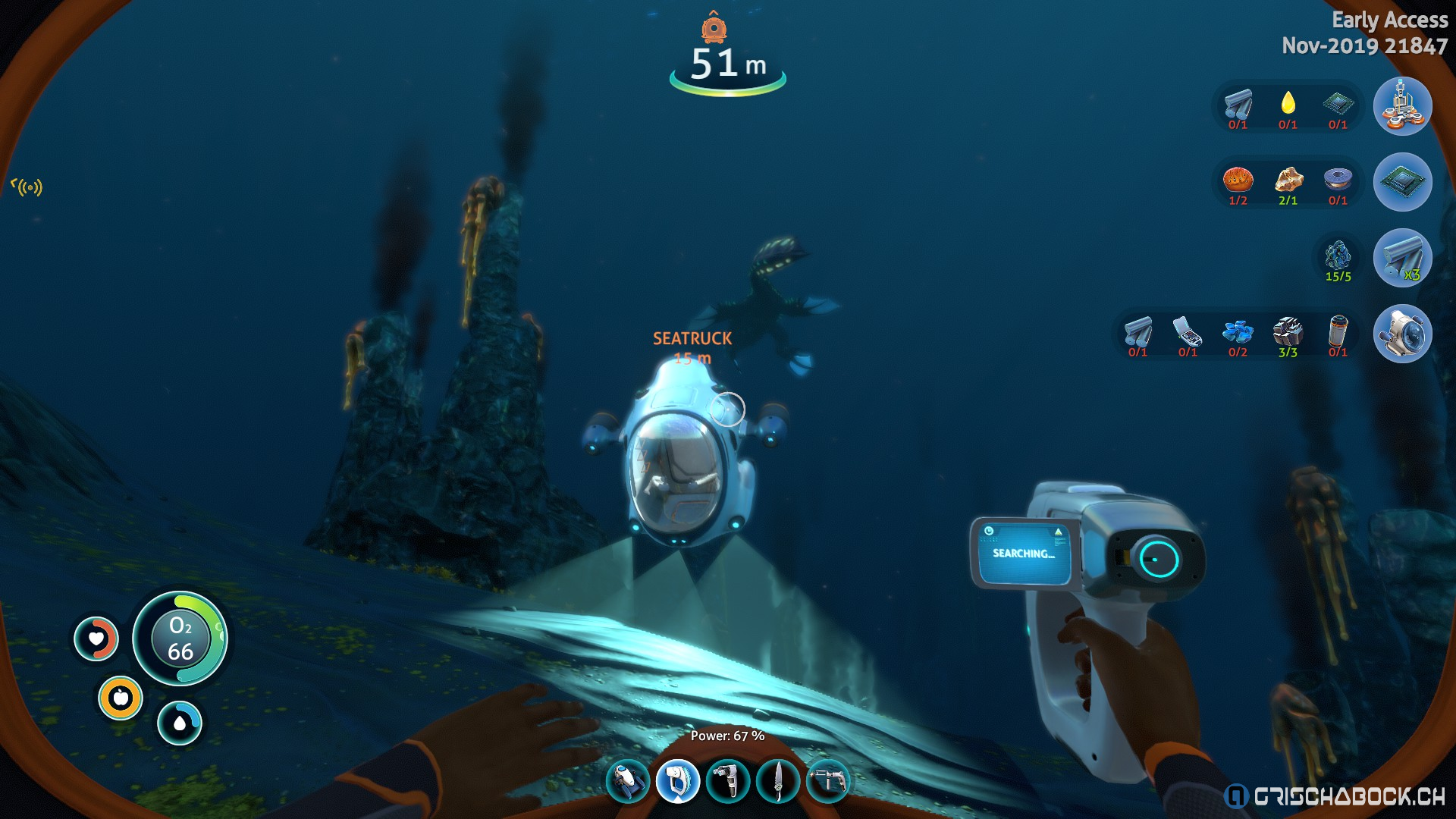Select the Seaglide hotbar slot
Viewport: 1456px width, 819px height.
628,781
